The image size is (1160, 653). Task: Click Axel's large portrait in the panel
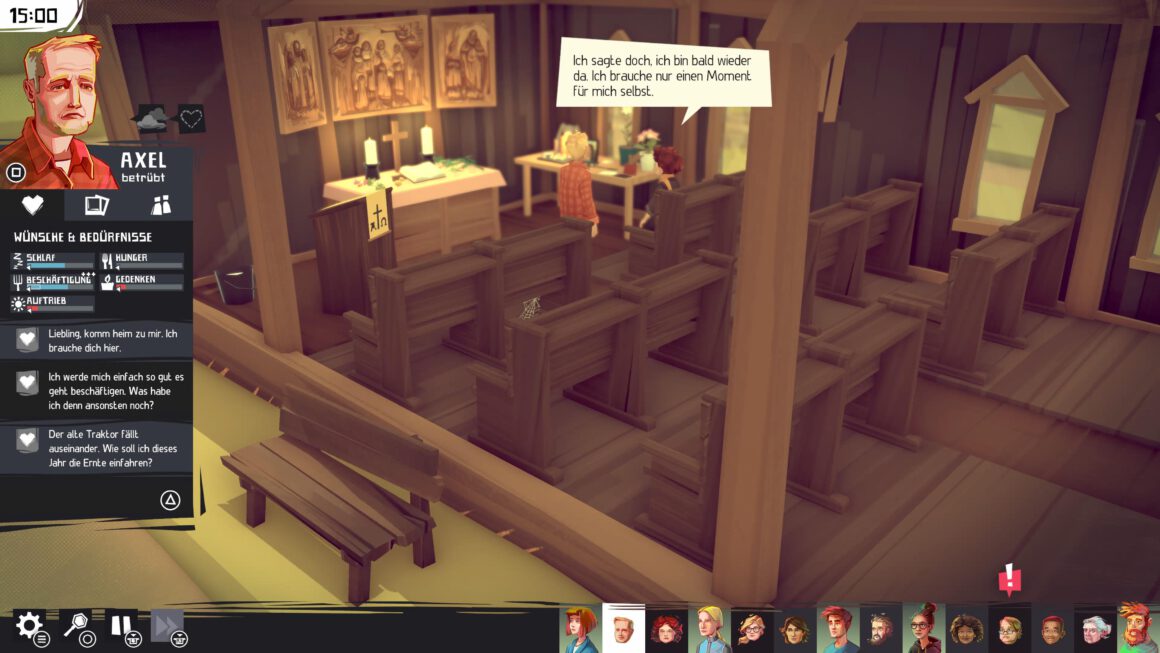(60, 110)
